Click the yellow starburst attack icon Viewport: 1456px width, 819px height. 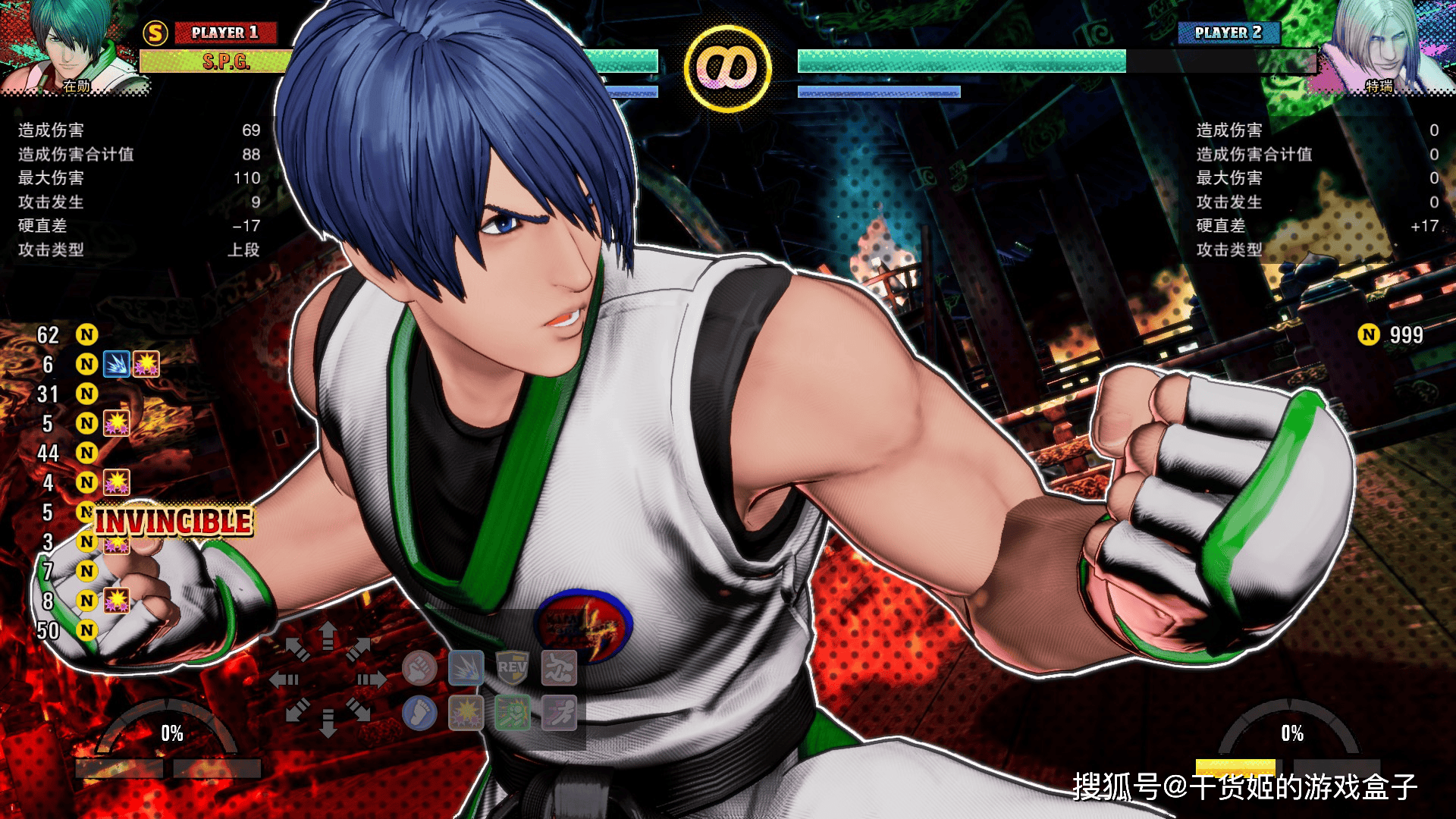466,713
